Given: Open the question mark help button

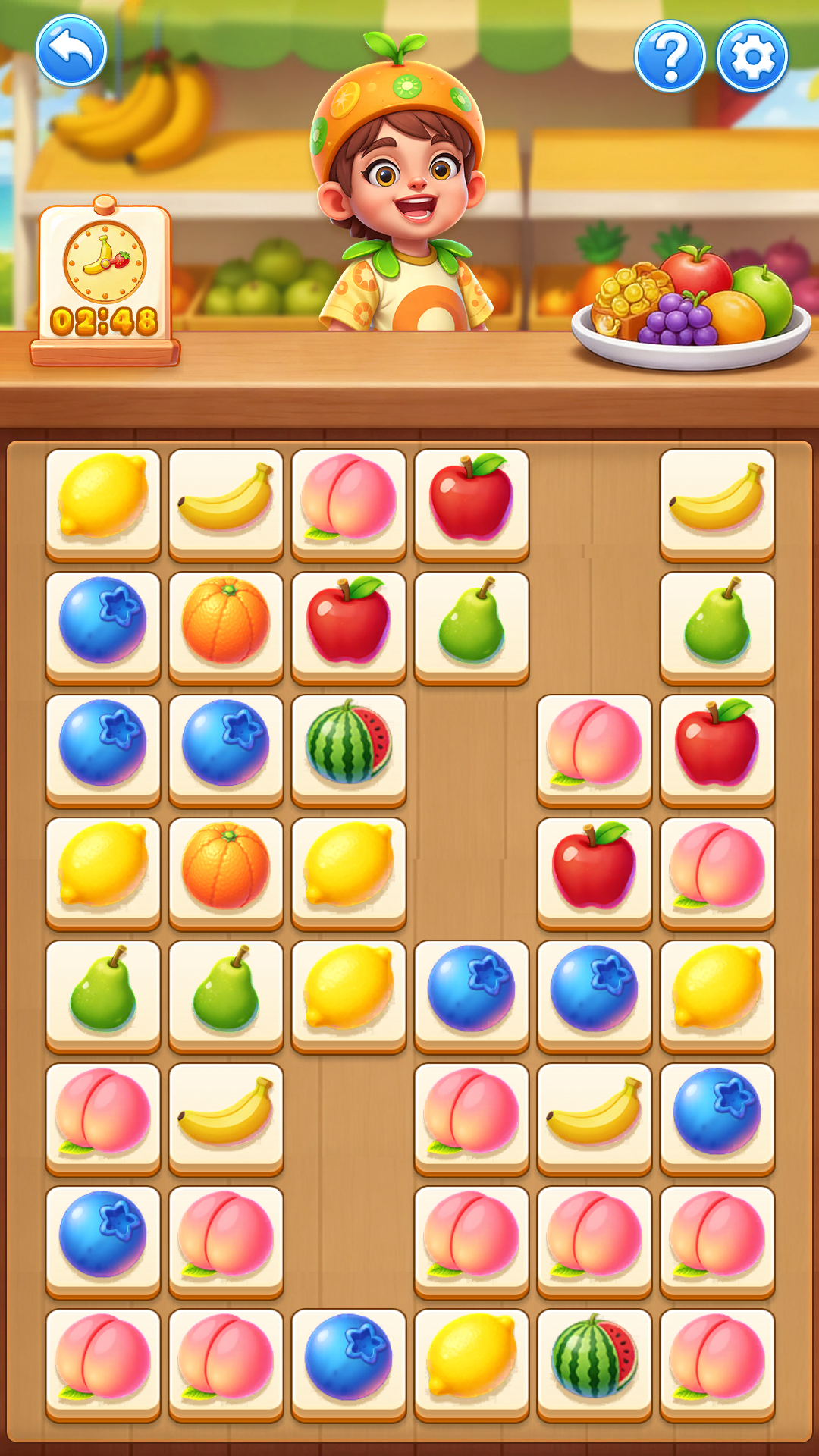Looking at the screenshot, I should (x=670, y=56).
